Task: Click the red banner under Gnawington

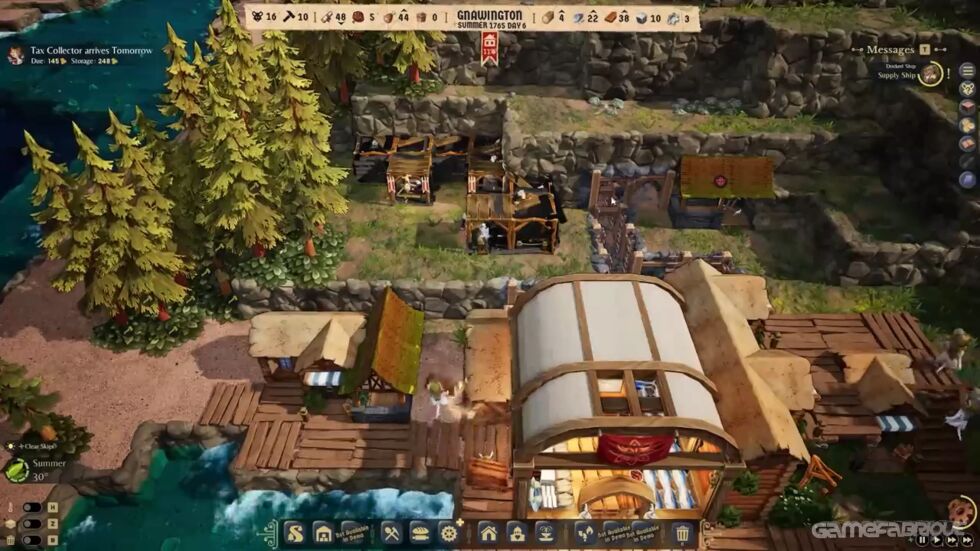Action: 490,46
